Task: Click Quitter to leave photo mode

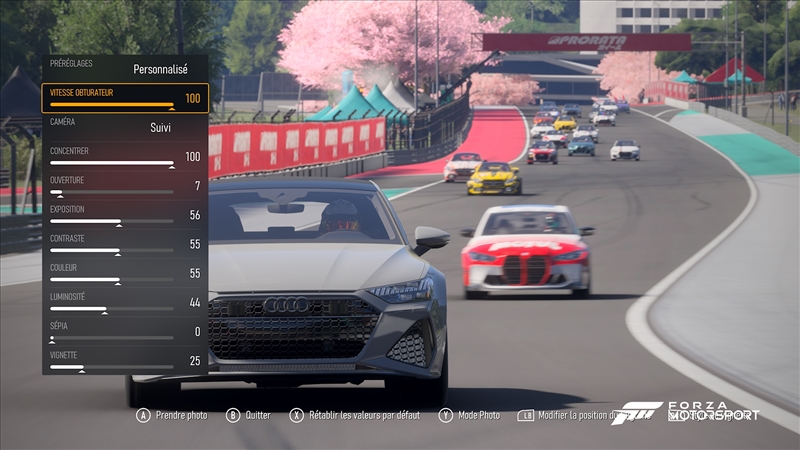Action: (x=249, y=415)
